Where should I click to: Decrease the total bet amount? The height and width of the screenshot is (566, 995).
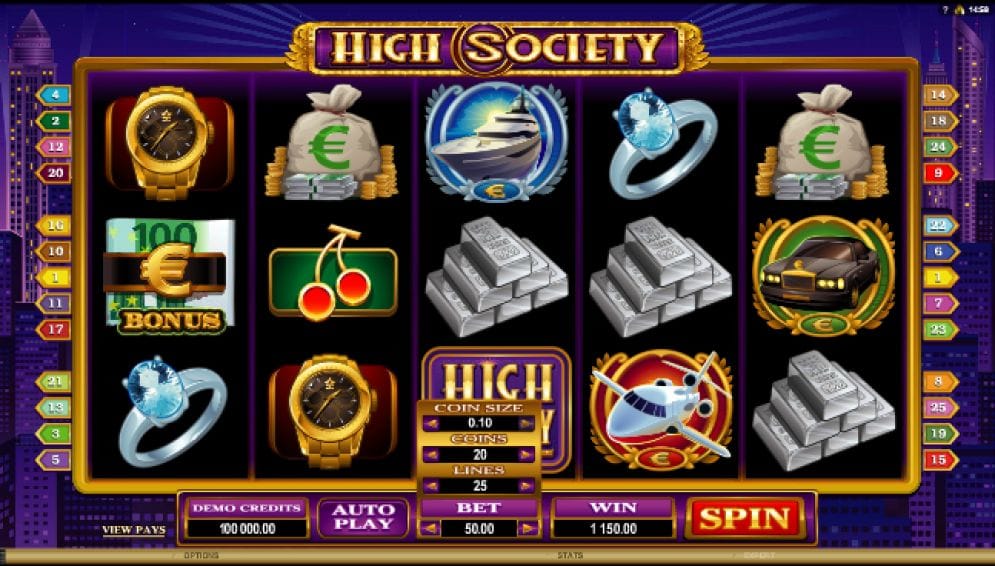coord(427,528)
